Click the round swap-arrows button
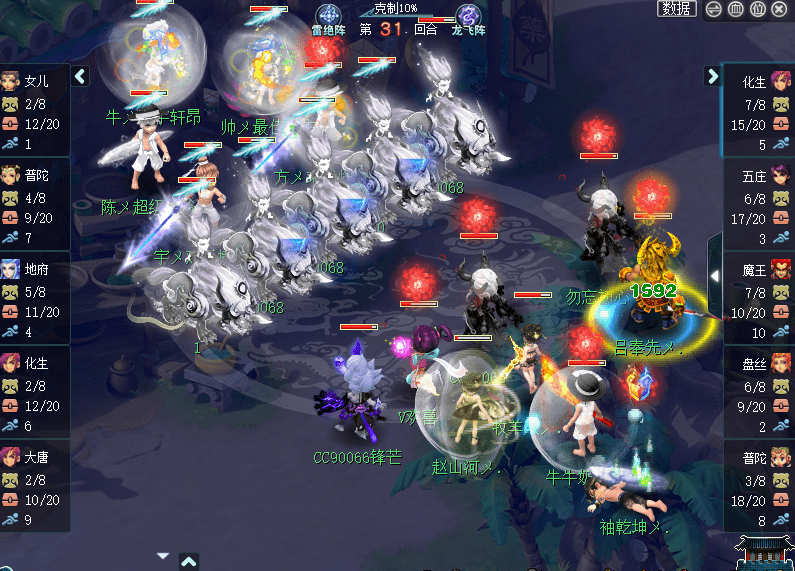This screenshot has width=795, height=571. pos(714,9)
